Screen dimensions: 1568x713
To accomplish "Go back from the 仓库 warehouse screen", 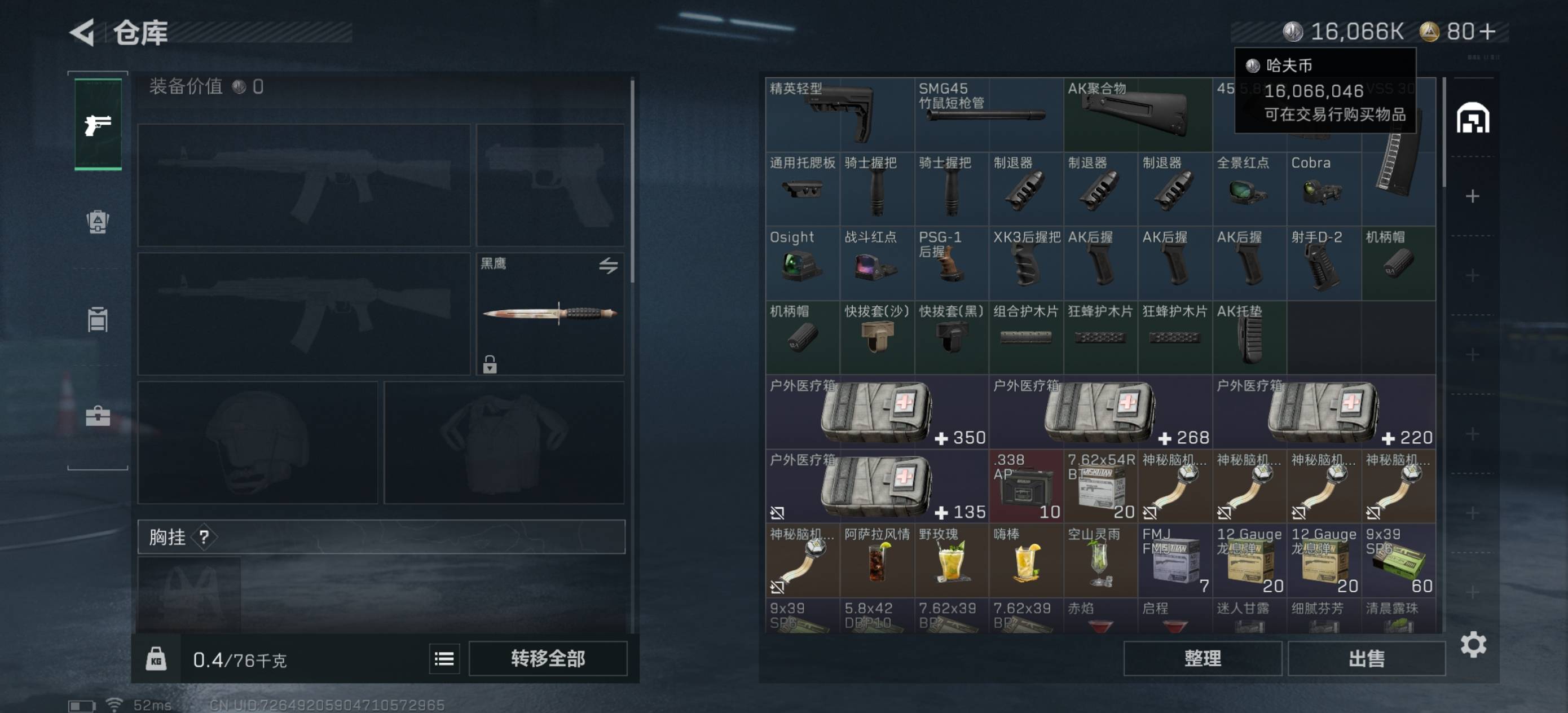I will 83,32.
